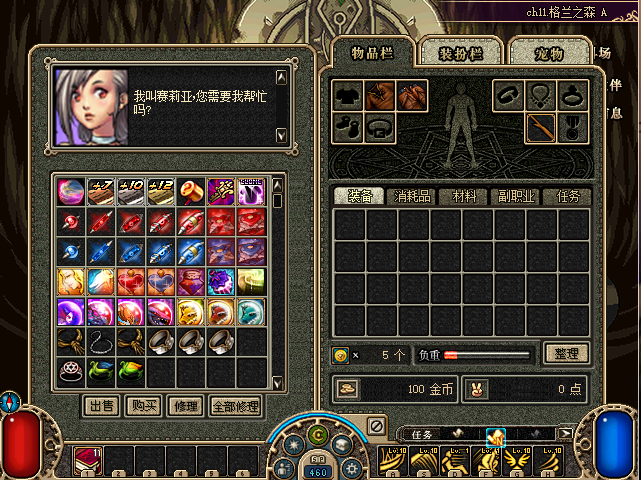Switch to the 装扮栏 costume tab

coord(458,52)
